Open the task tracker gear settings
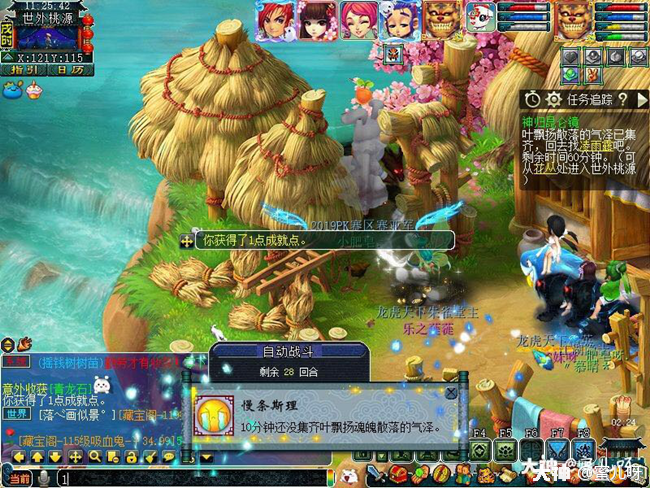Viewport: 650px width, 488px height. click(554, 99)
